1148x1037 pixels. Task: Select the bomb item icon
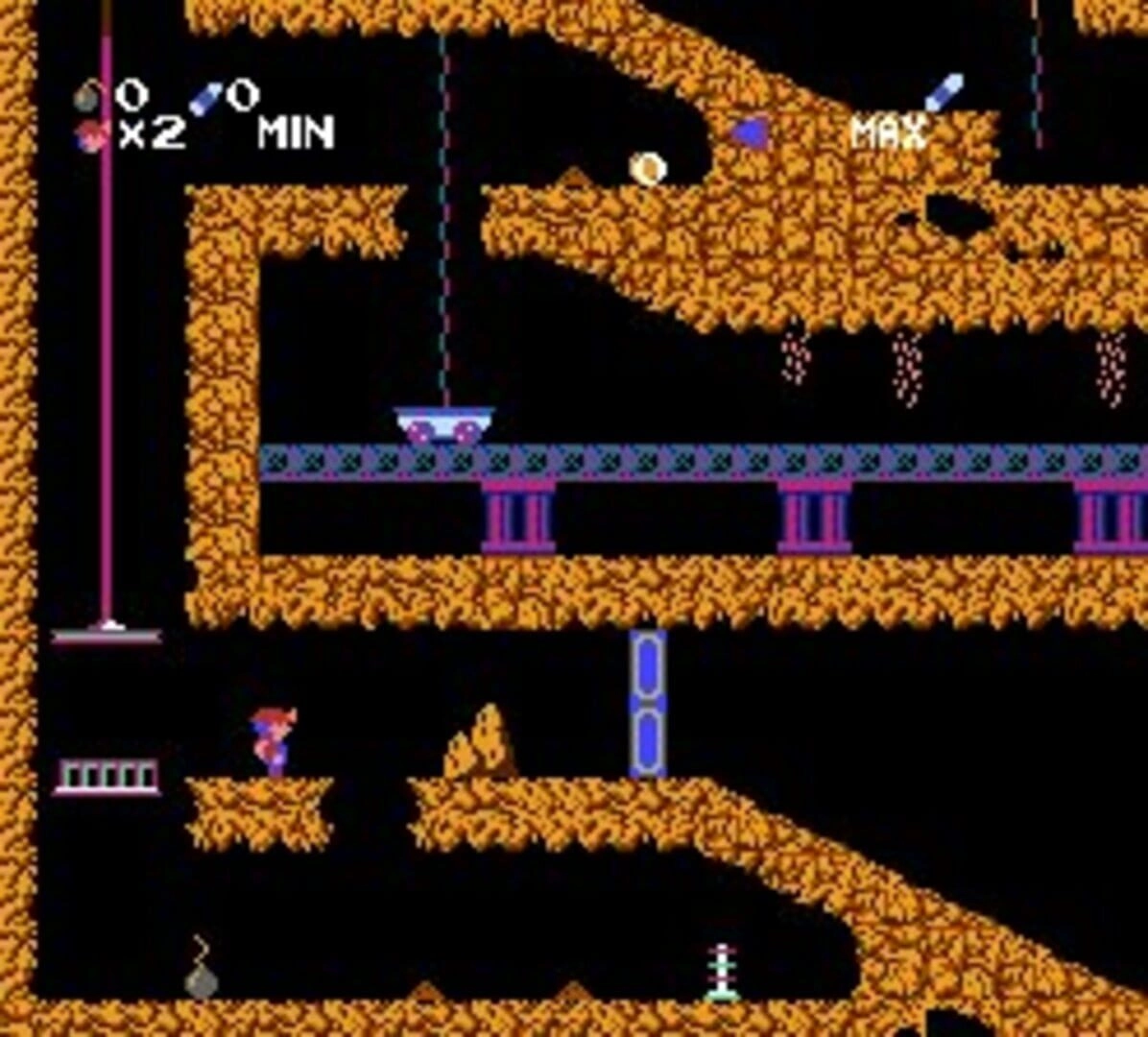point(89,96)
